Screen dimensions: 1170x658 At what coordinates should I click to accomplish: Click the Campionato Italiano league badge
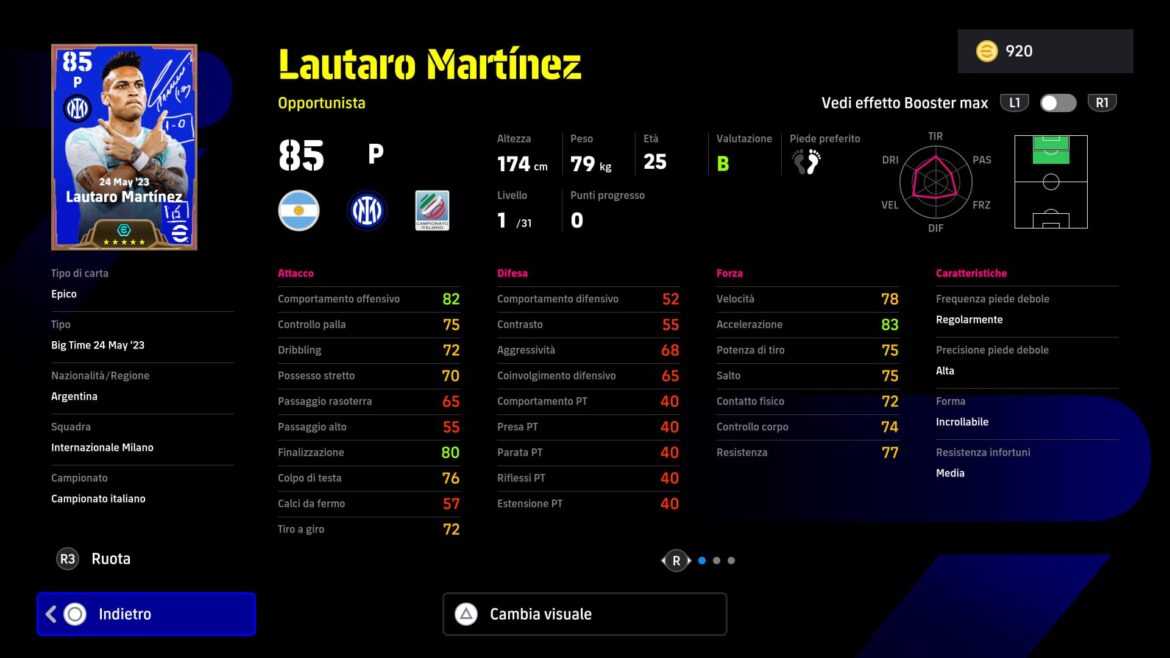[432, 211]
